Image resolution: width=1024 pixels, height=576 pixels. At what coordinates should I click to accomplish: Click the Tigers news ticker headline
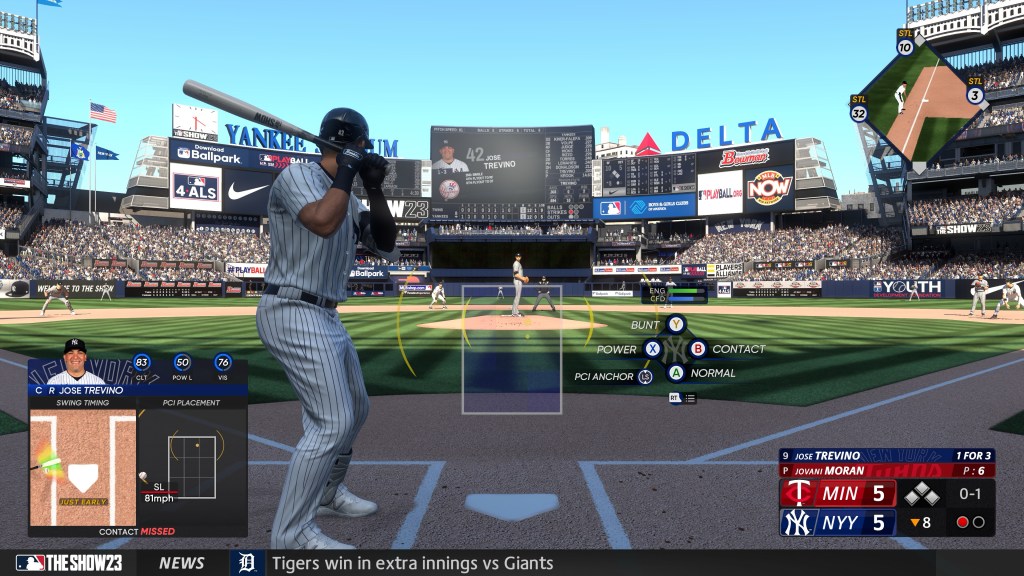click(x=412, y=563)
